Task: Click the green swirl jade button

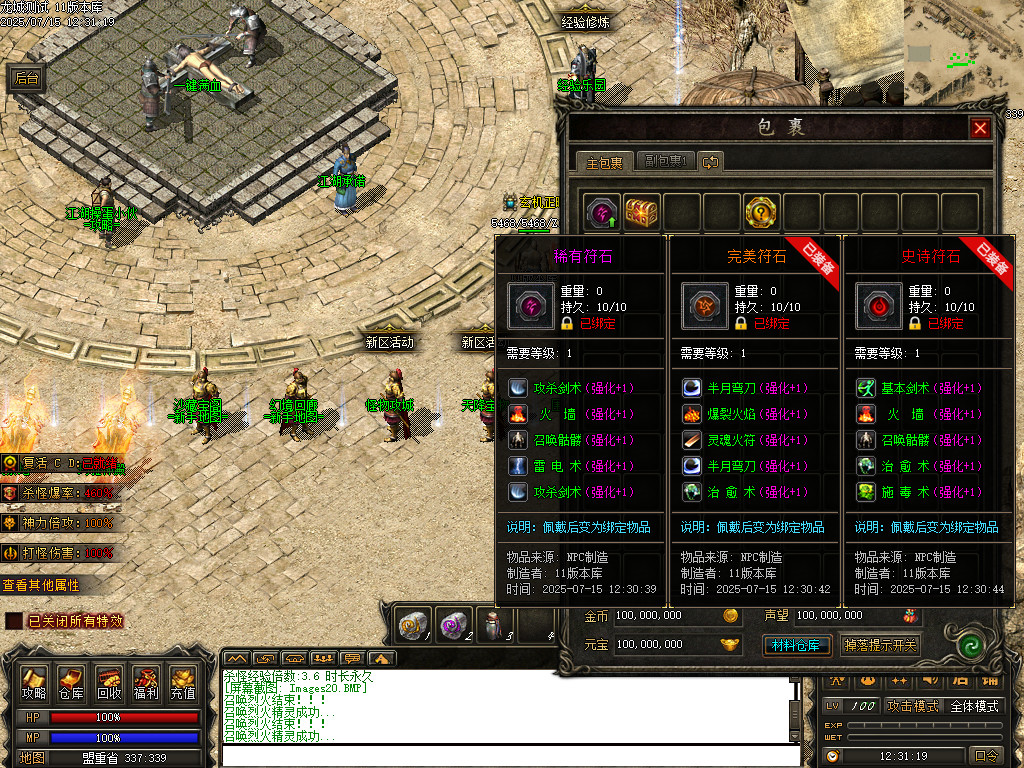Action: 967,645
